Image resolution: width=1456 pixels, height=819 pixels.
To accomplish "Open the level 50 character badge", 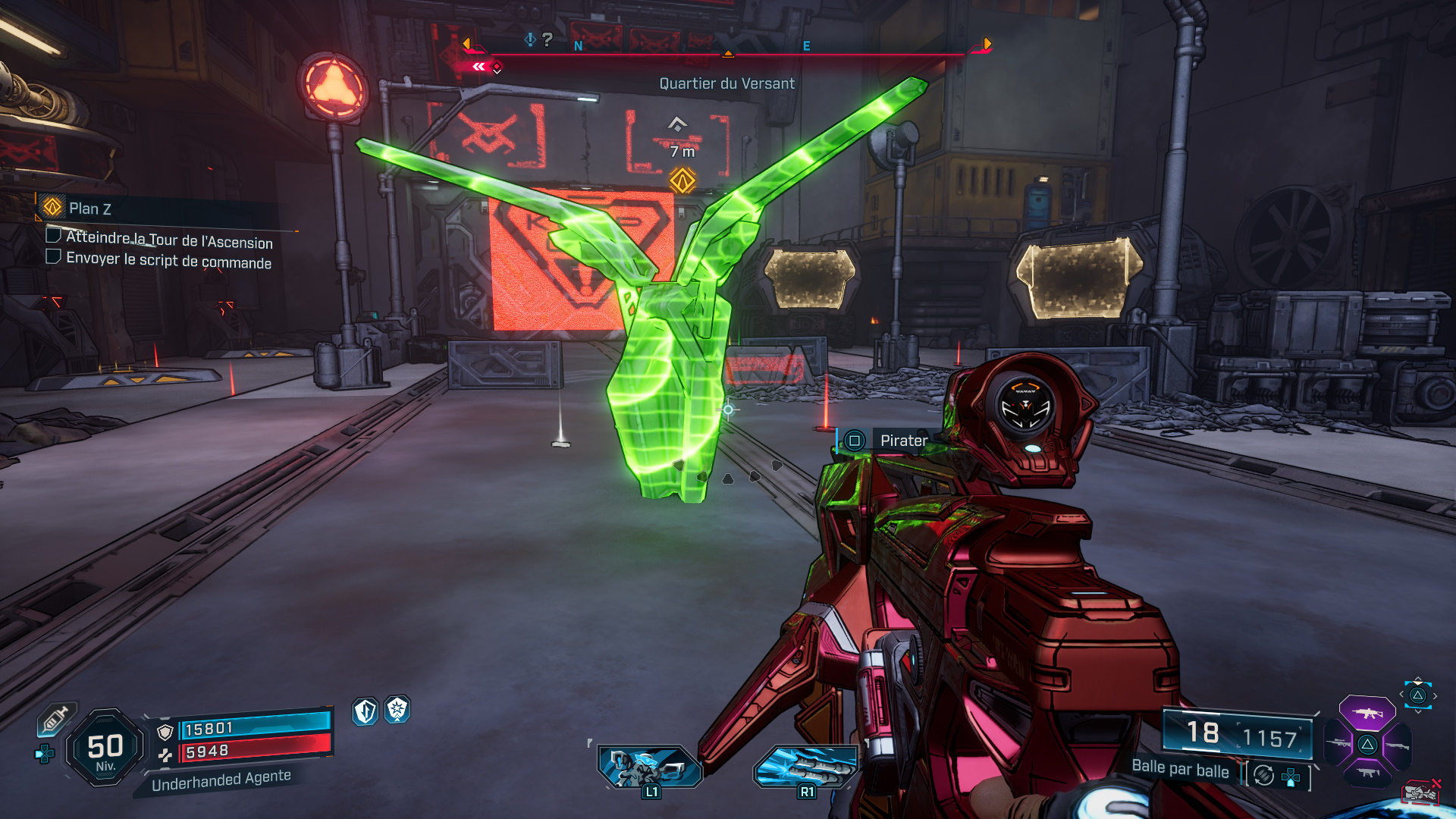I will [x=105, y=748].
